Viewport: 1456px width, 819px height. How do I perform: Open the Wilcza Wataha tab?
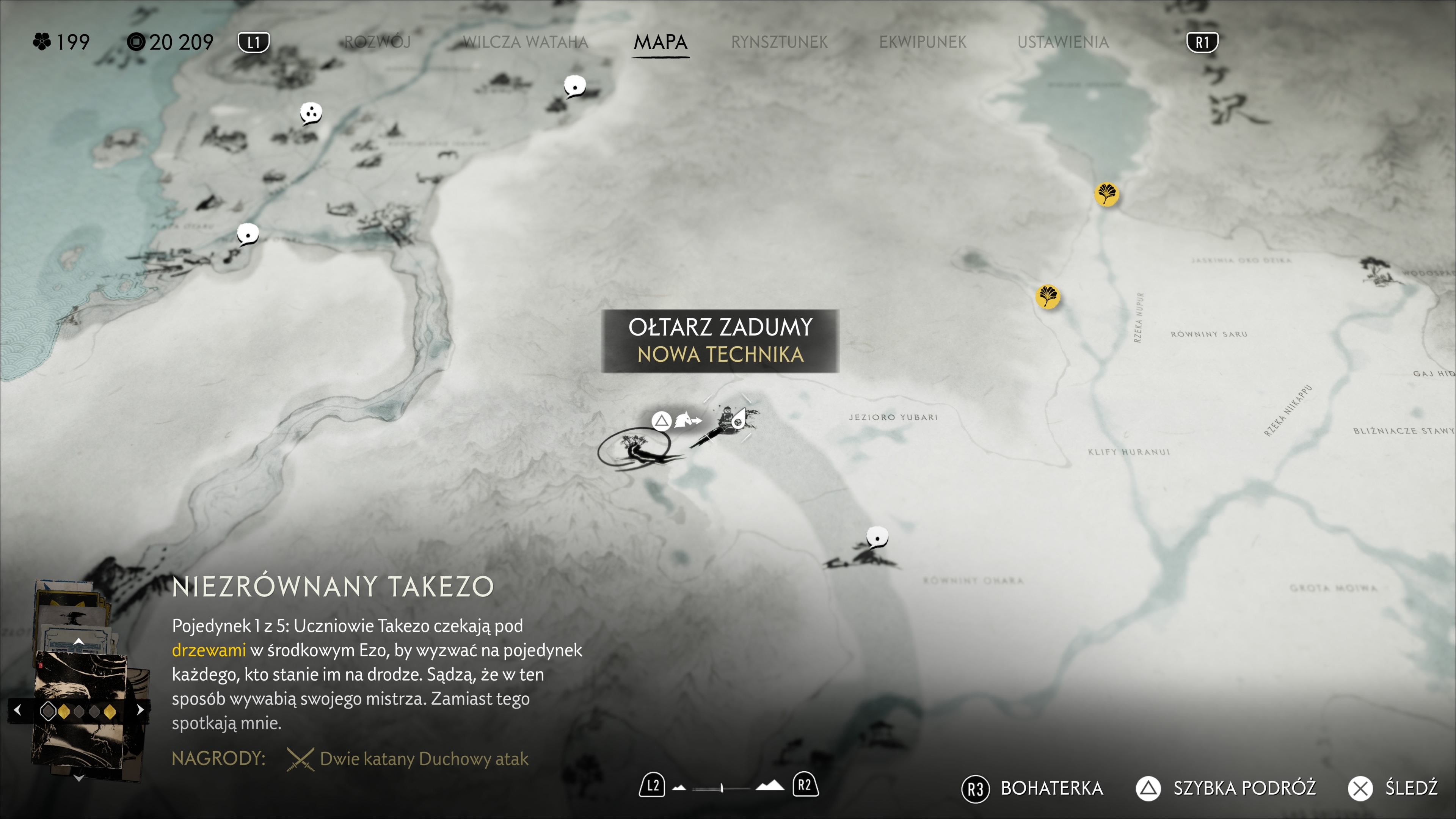525,42
